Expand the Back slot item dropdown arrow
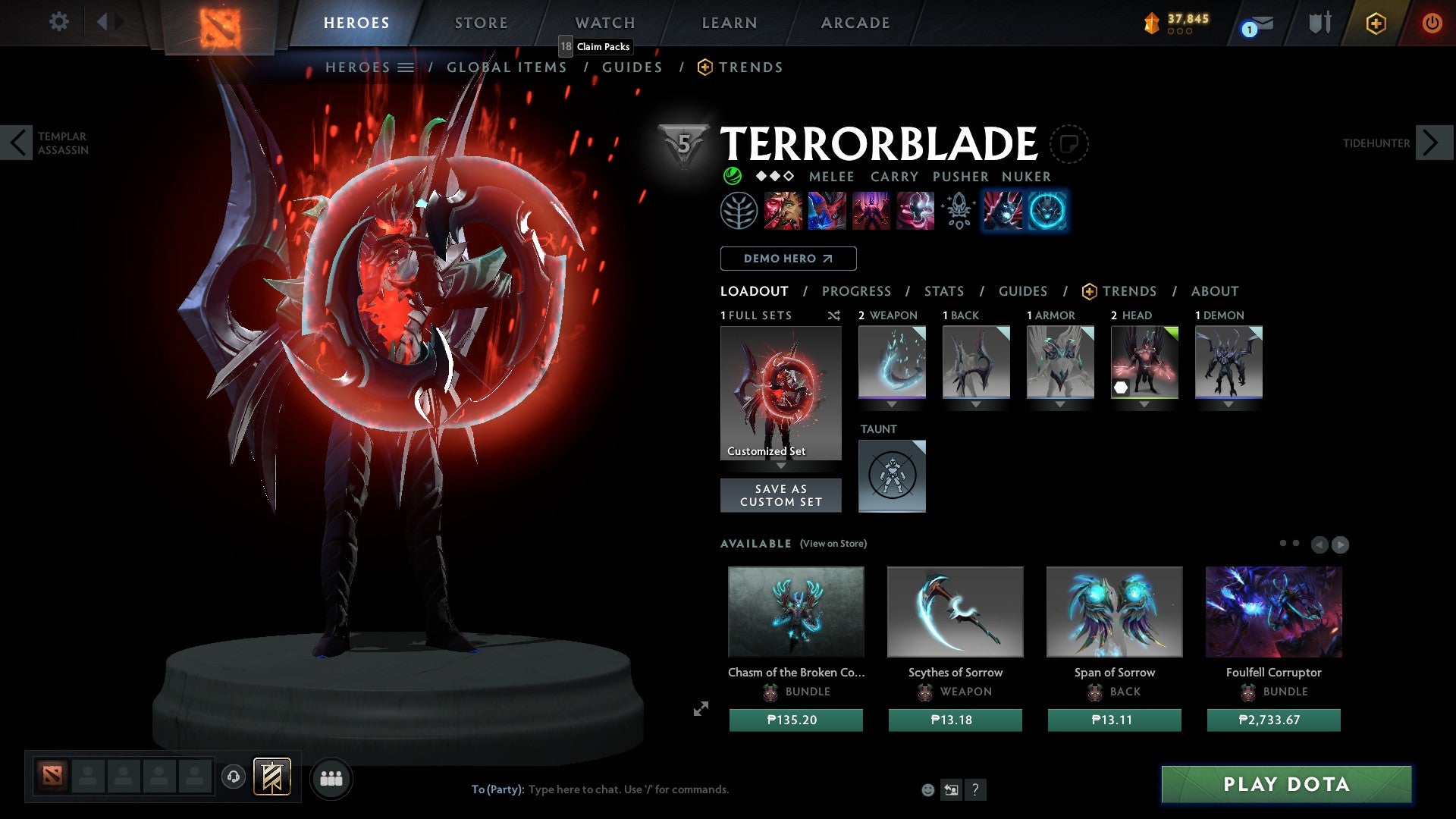The width and height of the screenshot is (1456, 819). [976, 404]
